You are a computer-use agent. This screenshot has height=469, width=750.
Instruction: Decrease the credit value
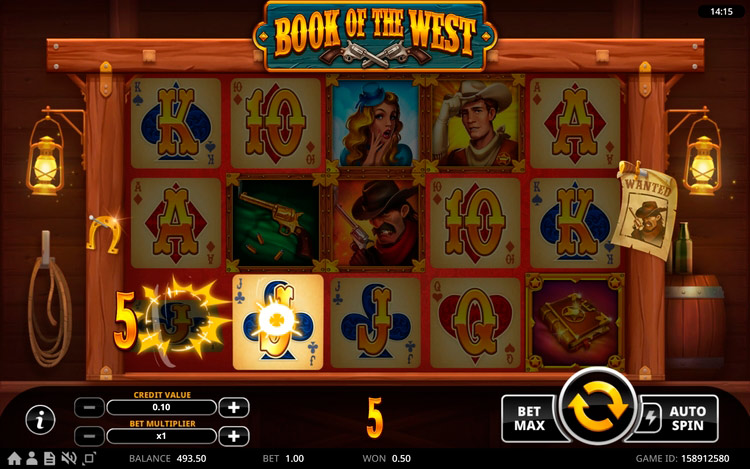tap(89, 407)
